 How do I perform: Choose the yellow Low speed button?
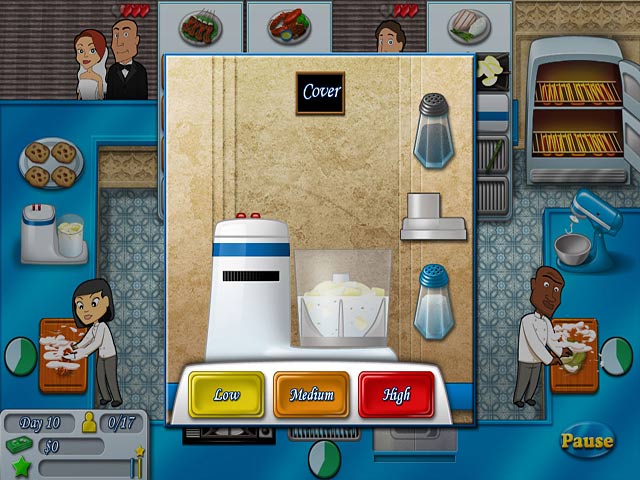coord(226,394)
